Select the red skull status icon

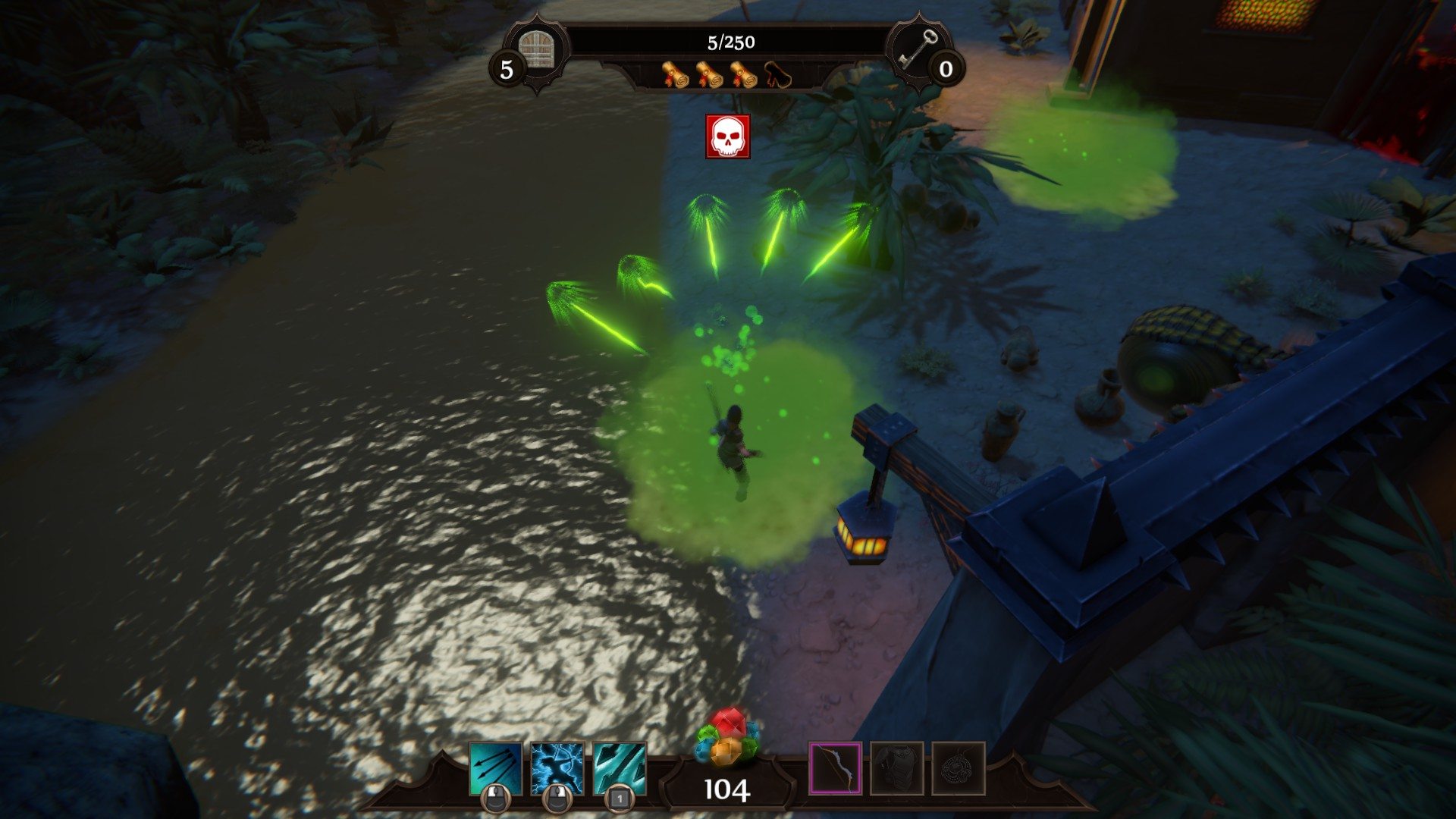[x=728, y=136]
